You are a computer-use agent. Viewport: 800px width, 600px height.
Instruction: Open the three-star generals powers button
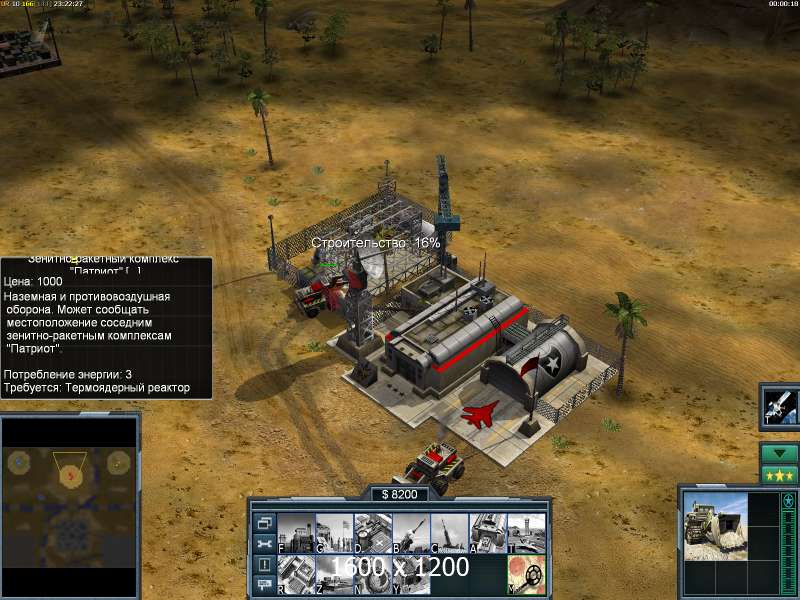tap(779, 474)
